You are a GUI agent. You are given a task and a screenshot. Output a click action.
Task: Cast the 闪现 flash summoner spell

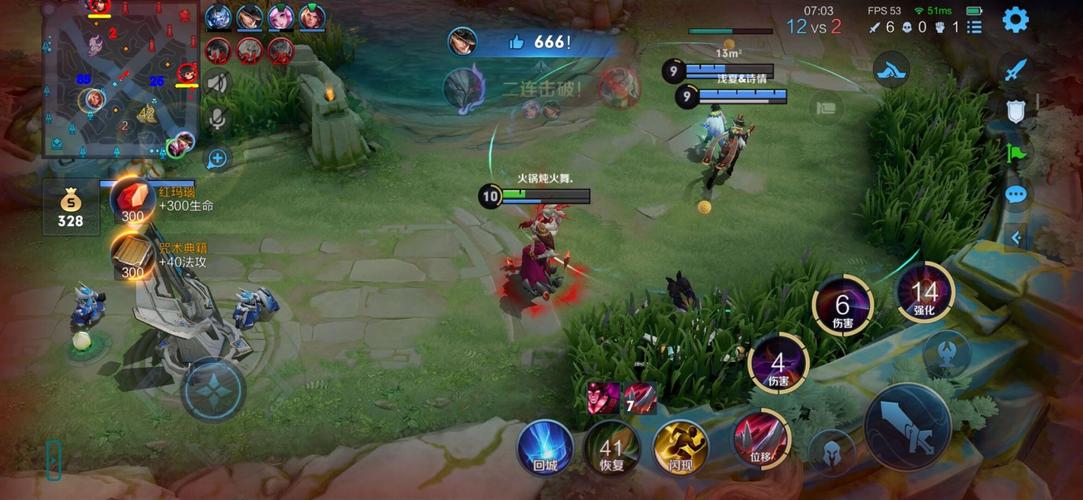680,447
